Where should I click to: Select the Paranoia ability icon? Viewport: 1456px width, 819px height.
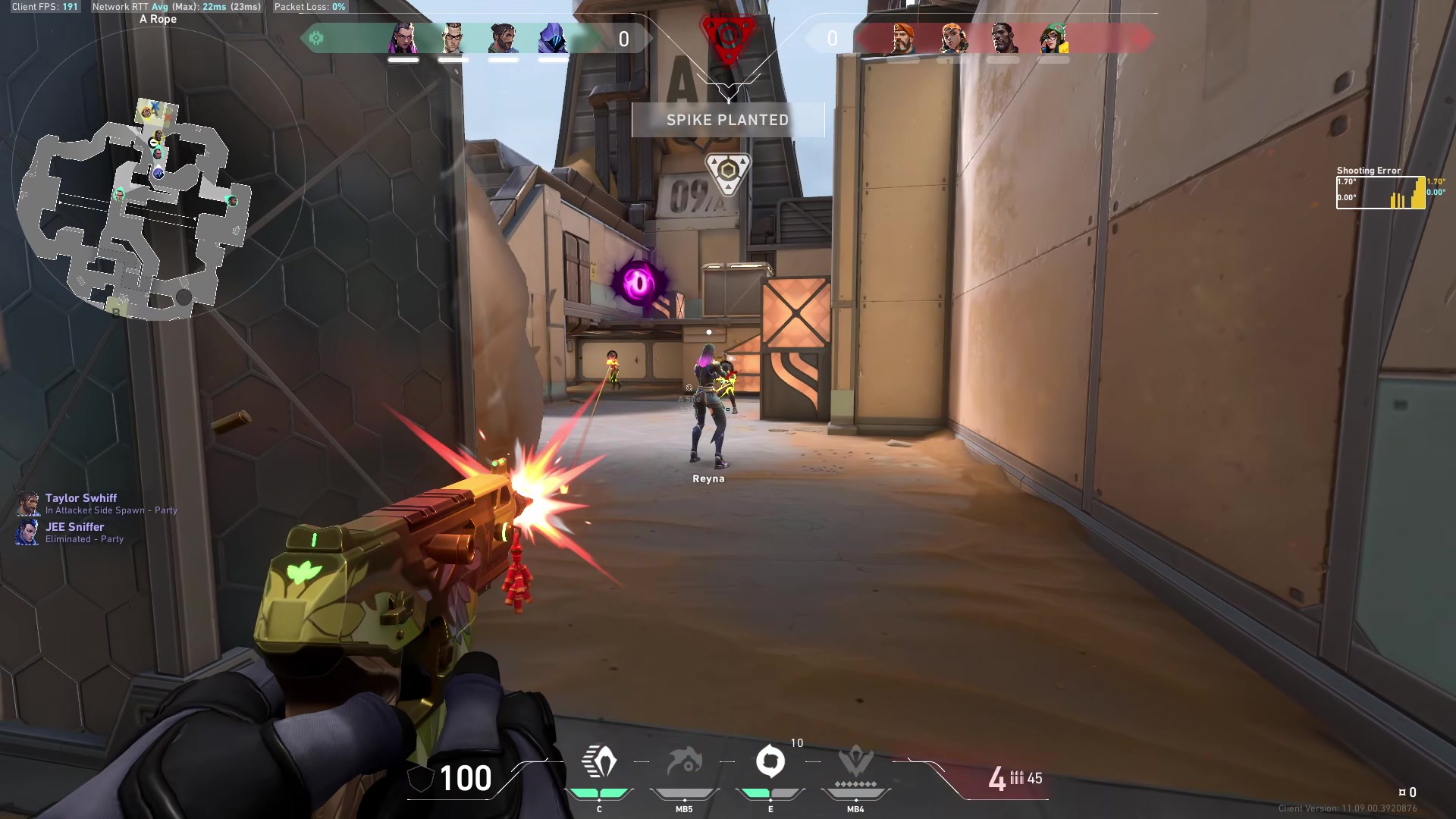pos(684,762)
